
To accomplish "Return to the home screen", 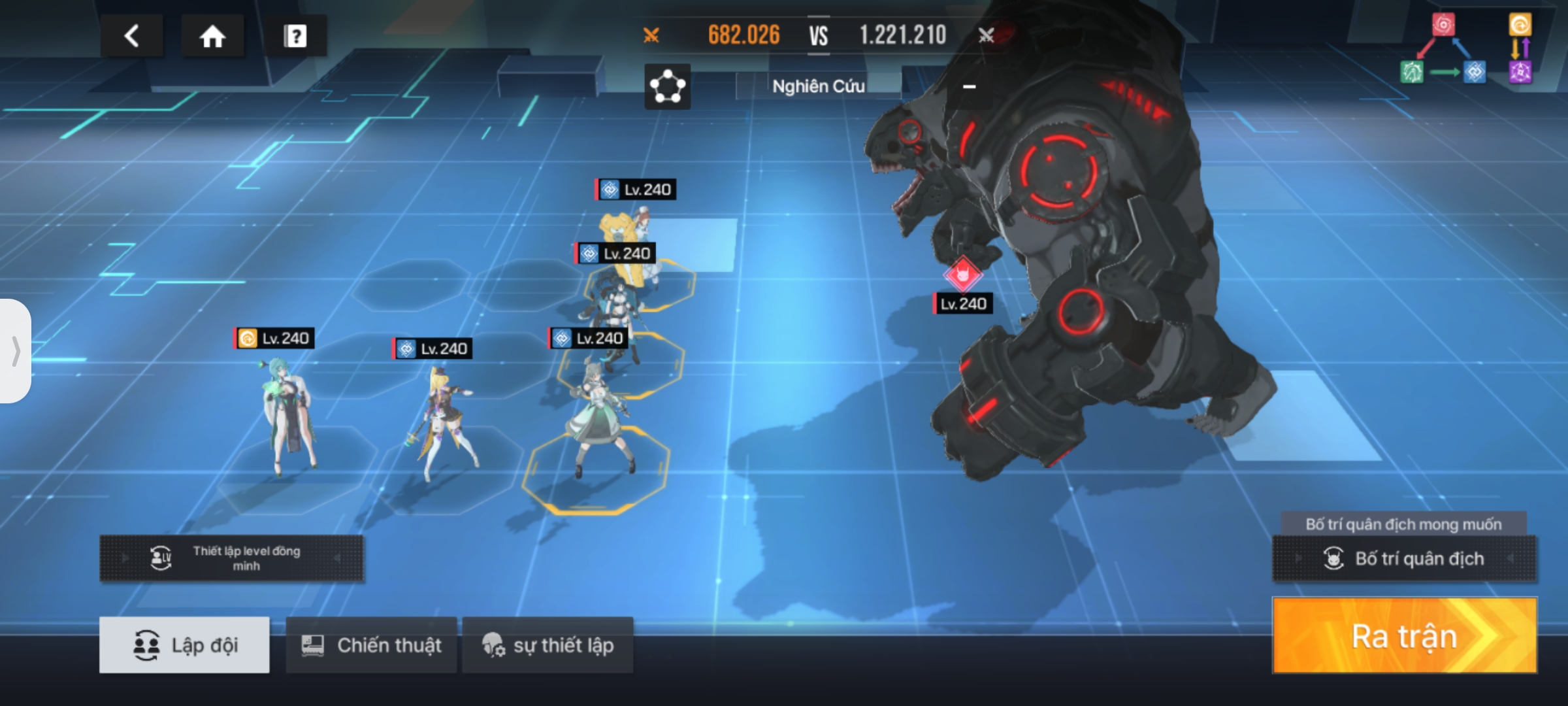I will point(212,36).
